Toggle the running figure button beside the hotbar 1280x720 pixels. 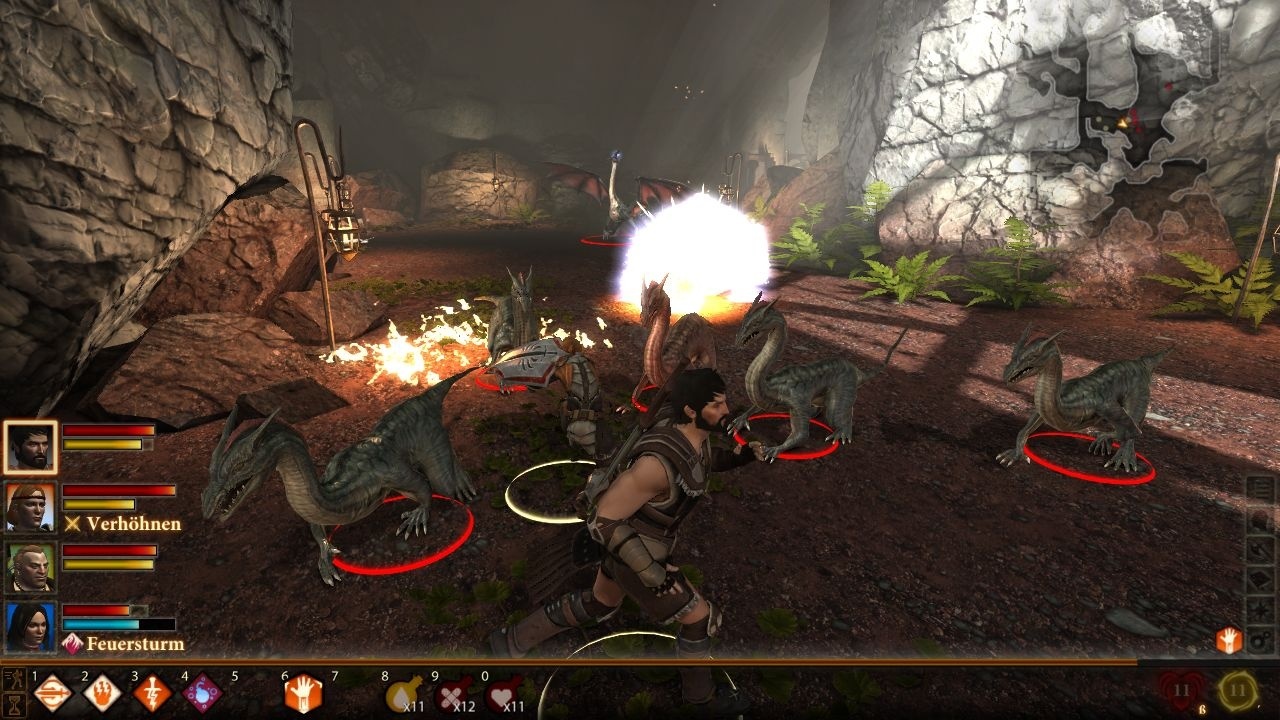(x=13, y=679)
